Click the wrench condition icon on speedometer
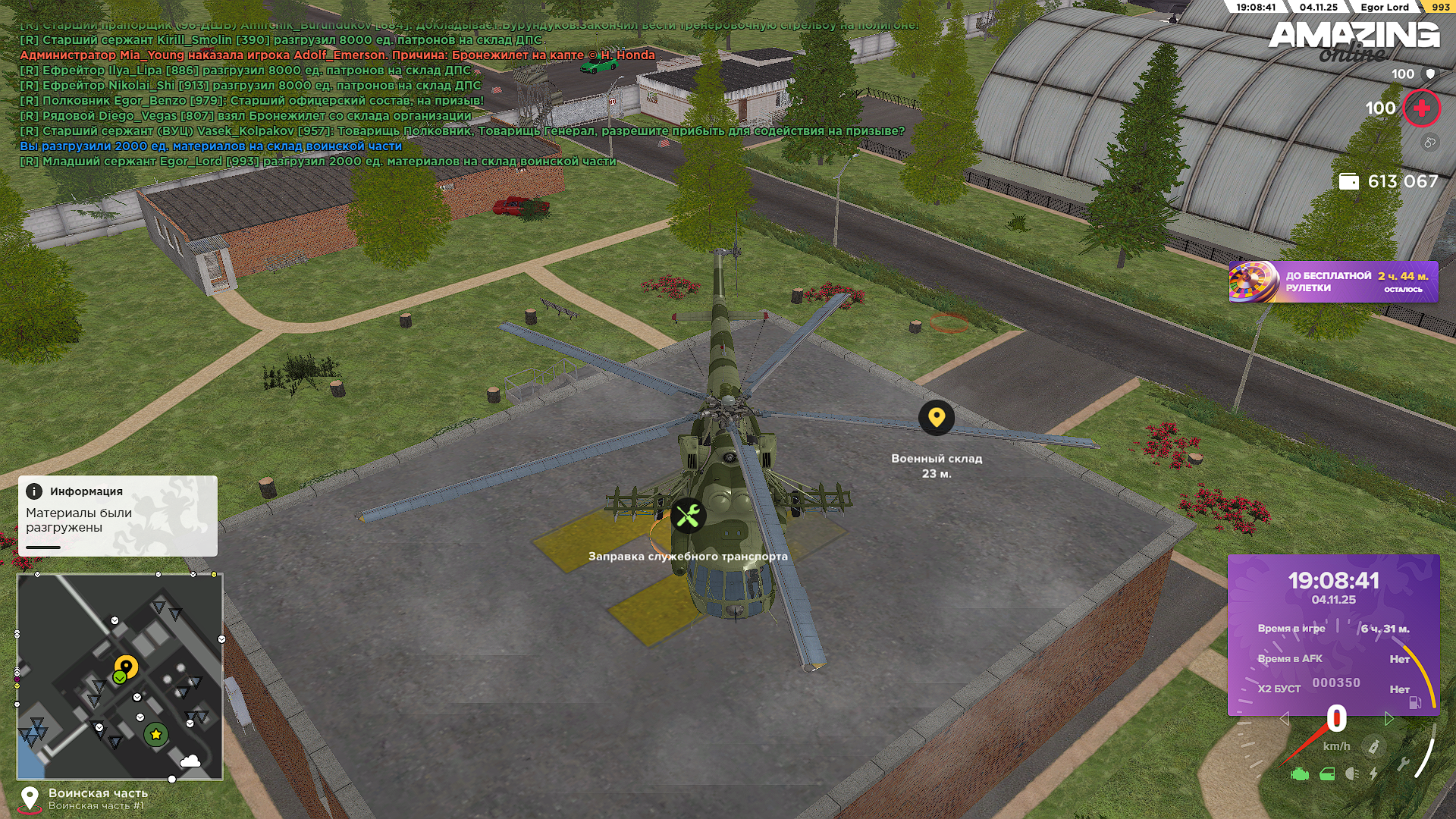Screen dimensions: 1456x819 [1403, 764]
